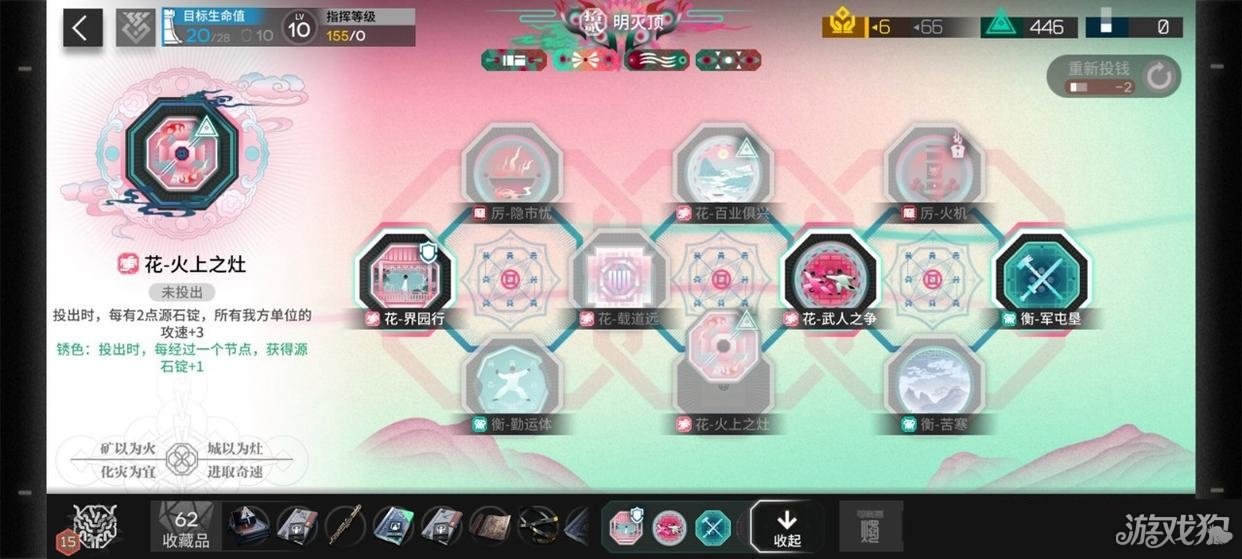Select the 花-百业俱兴 coin node
The width and height of the screenshot is (1242, 559).
coord(723,170)
